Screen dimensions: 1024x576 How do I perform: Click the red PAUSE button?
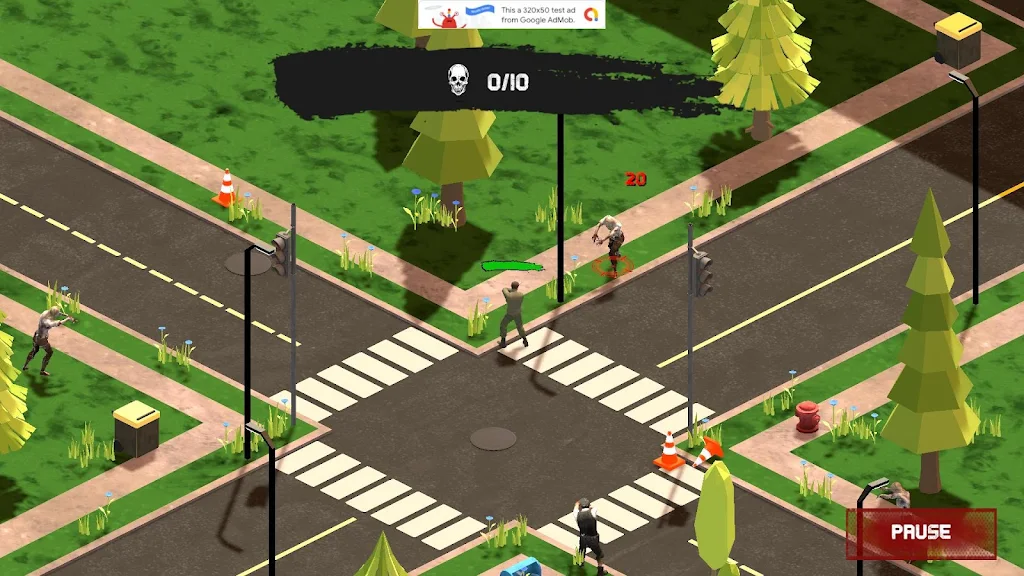click(x=921, y=533)
